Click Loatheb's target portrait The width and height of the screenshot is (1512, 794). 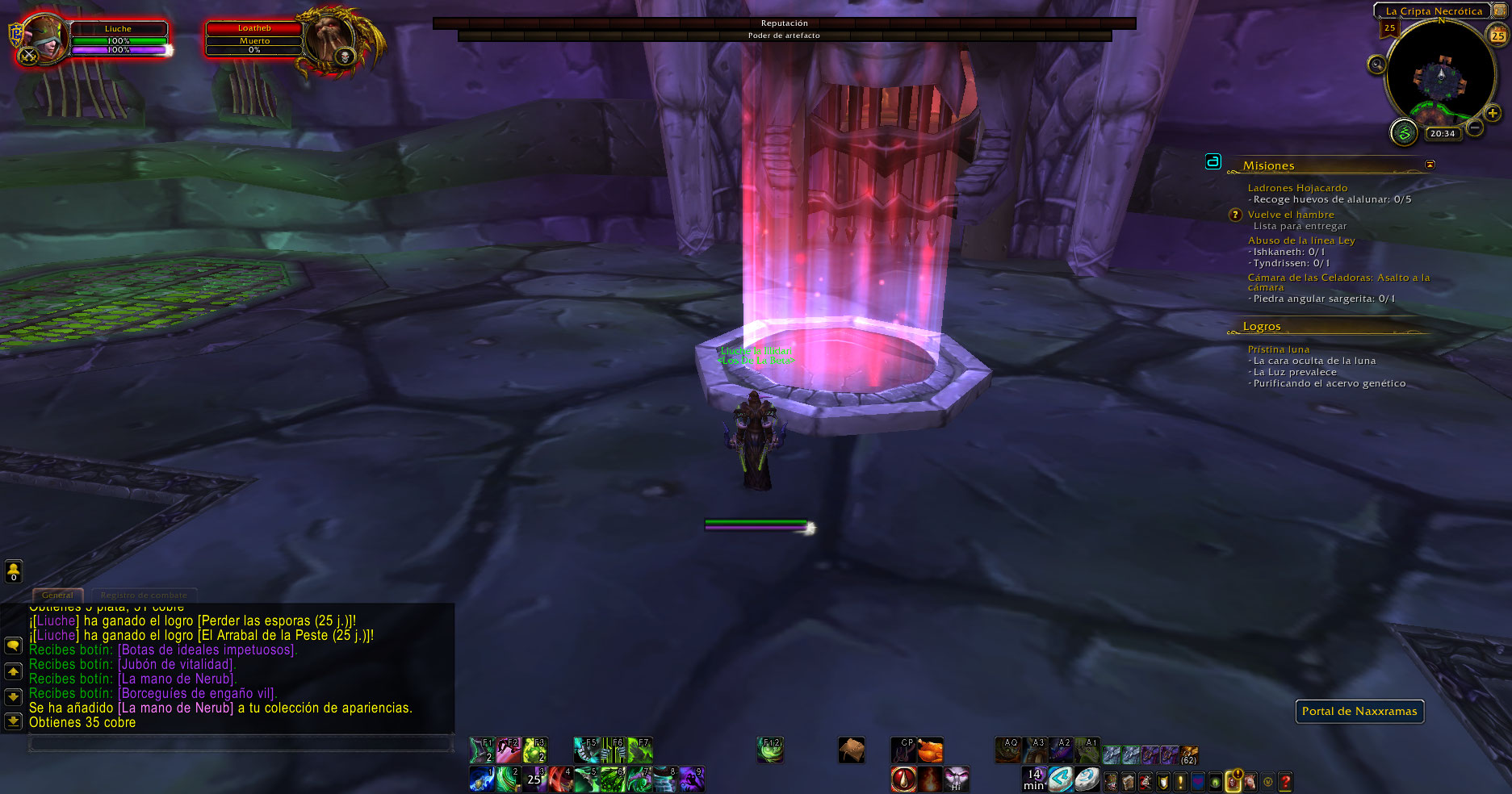[329, 40]
